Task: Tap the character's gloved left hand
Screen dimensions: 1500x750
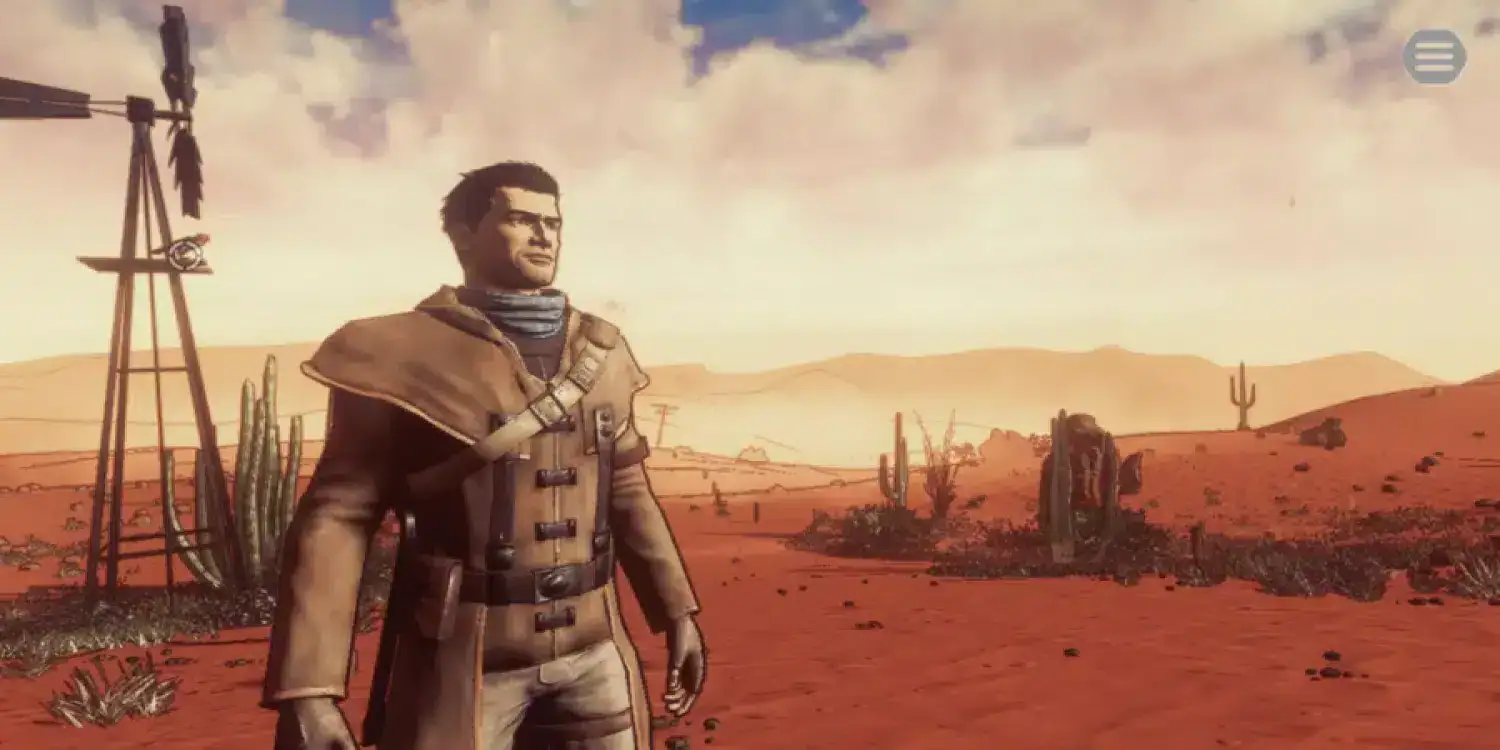Action: click(680, 690)
